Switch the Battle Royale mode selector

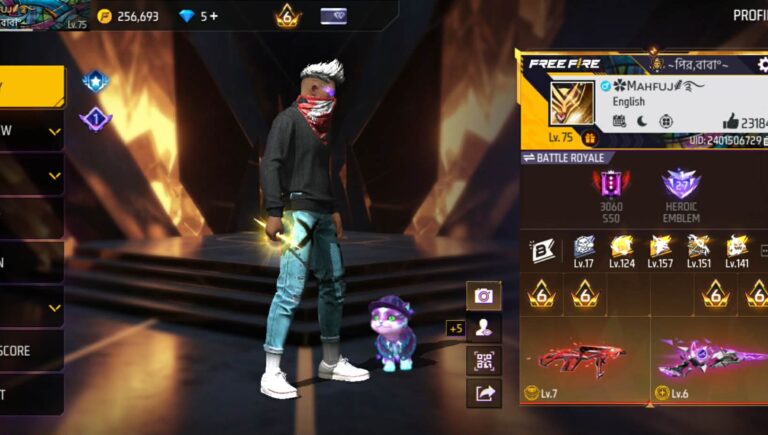pos(567,158)
